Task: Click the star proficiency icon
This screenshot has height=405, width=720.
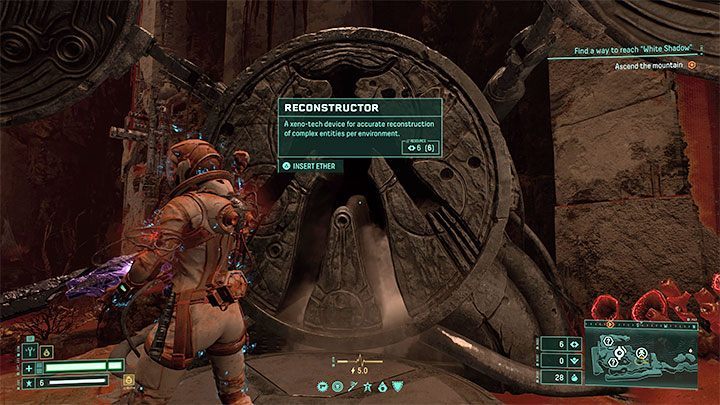Action: coord(31,381)
